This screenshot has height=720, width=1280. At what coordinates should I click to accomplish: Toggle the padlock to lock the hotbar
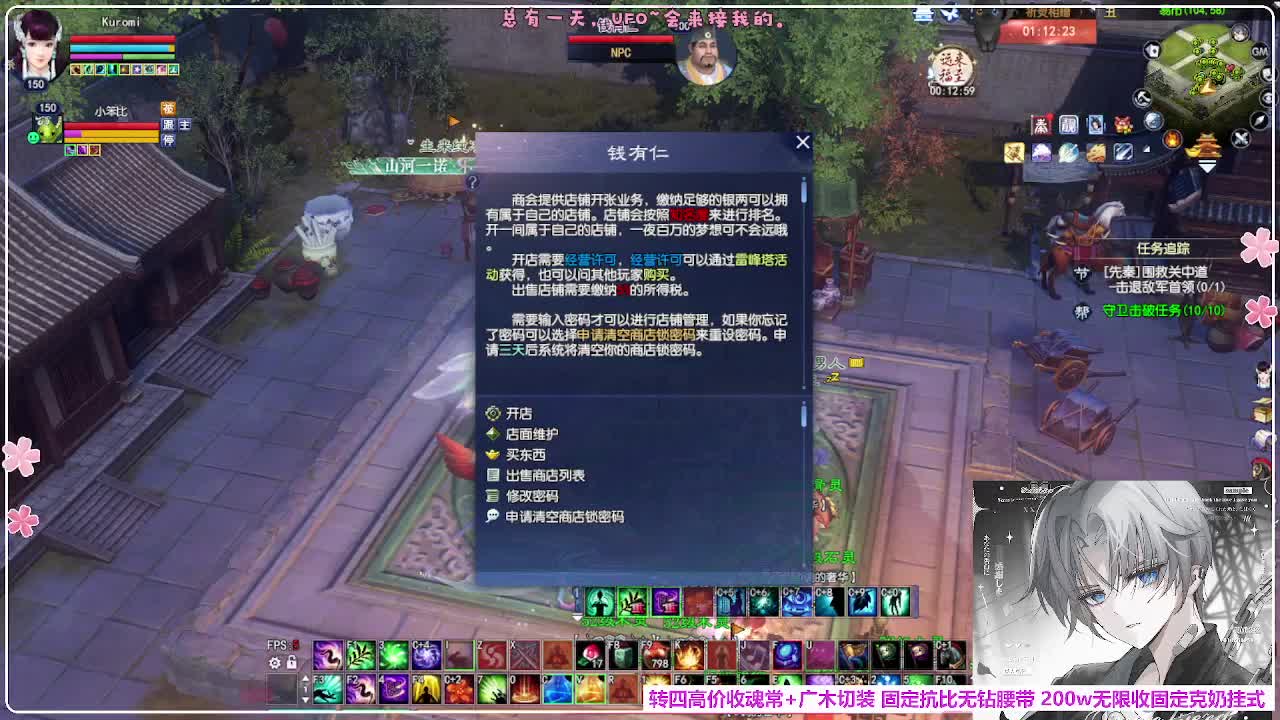(290, 663)
